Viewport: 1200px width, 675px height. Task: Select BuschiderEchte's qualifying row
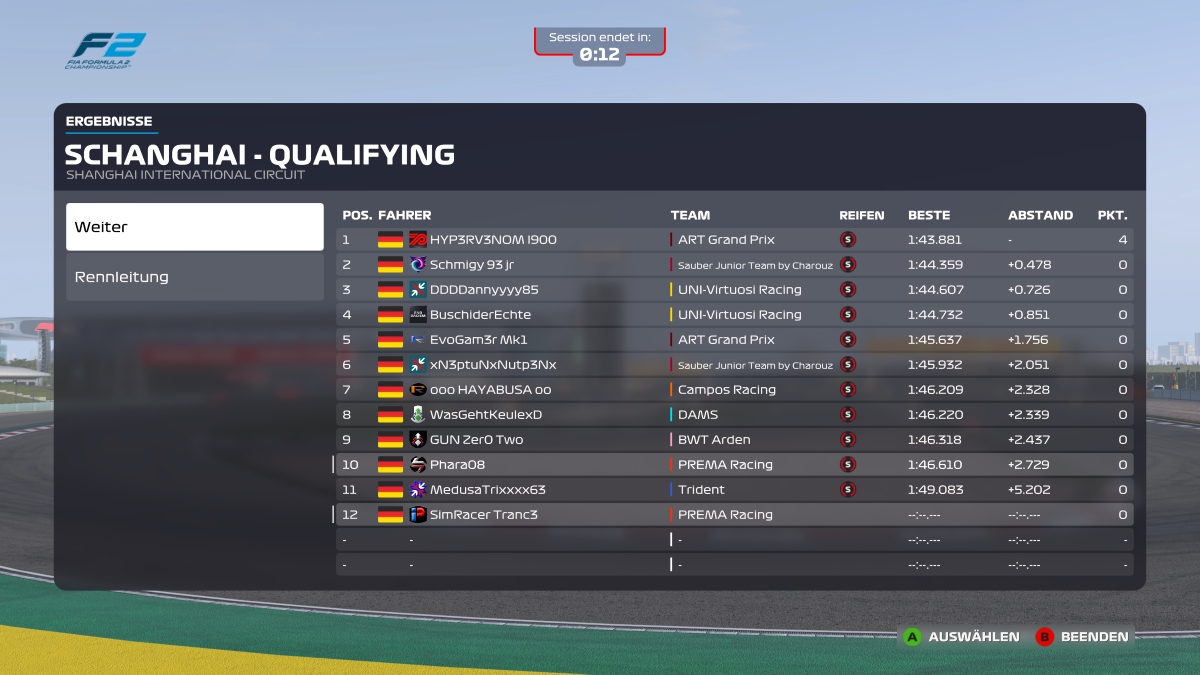click(x=480, y=315)
